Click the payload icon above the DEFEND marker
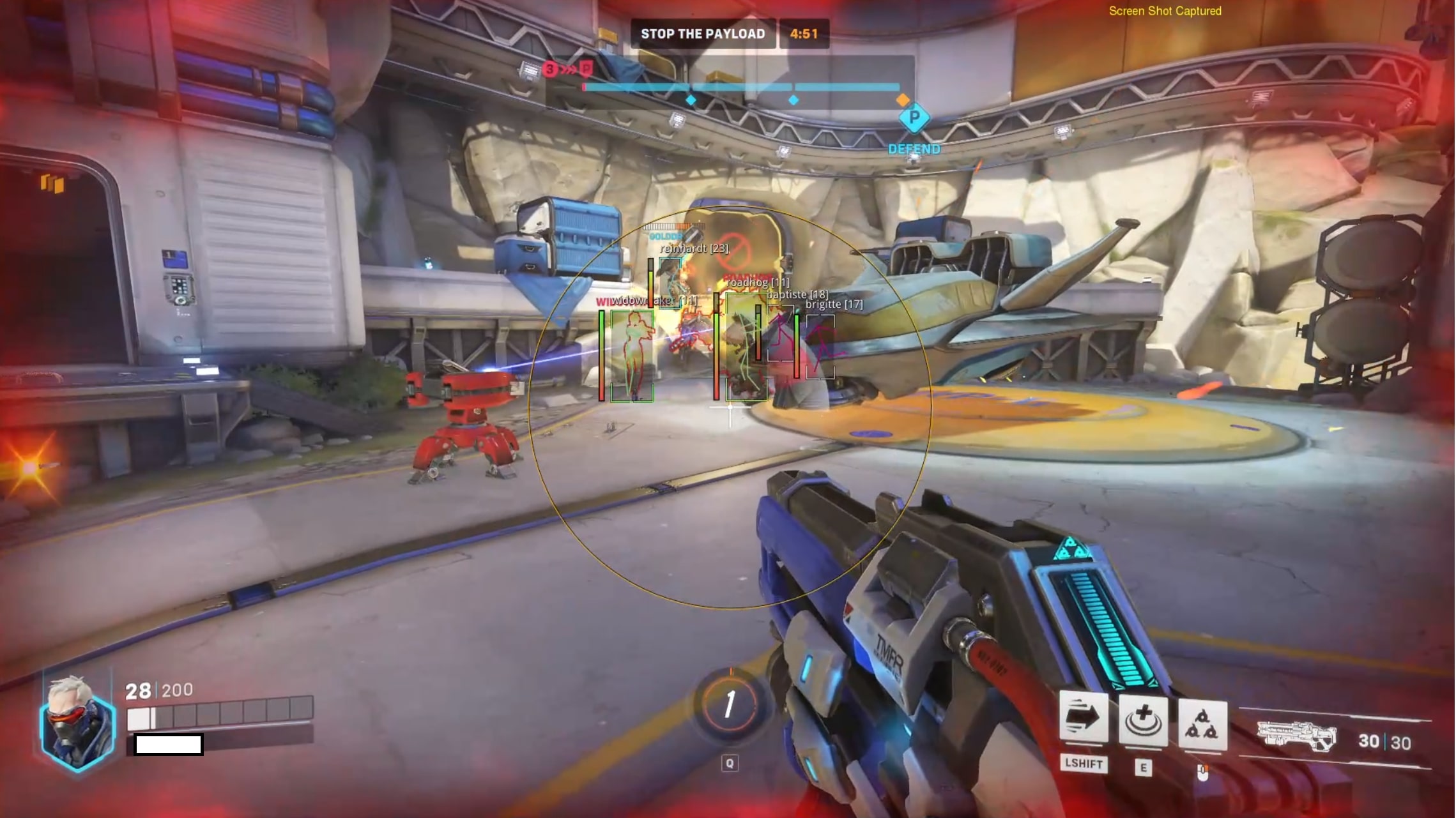This screenshot has height=818, width=1456. pos(915,119)
